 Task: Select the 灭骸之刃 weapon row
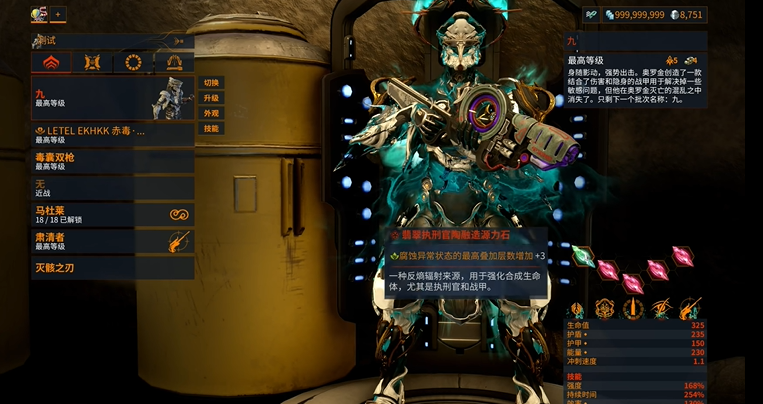pos(112,268)
